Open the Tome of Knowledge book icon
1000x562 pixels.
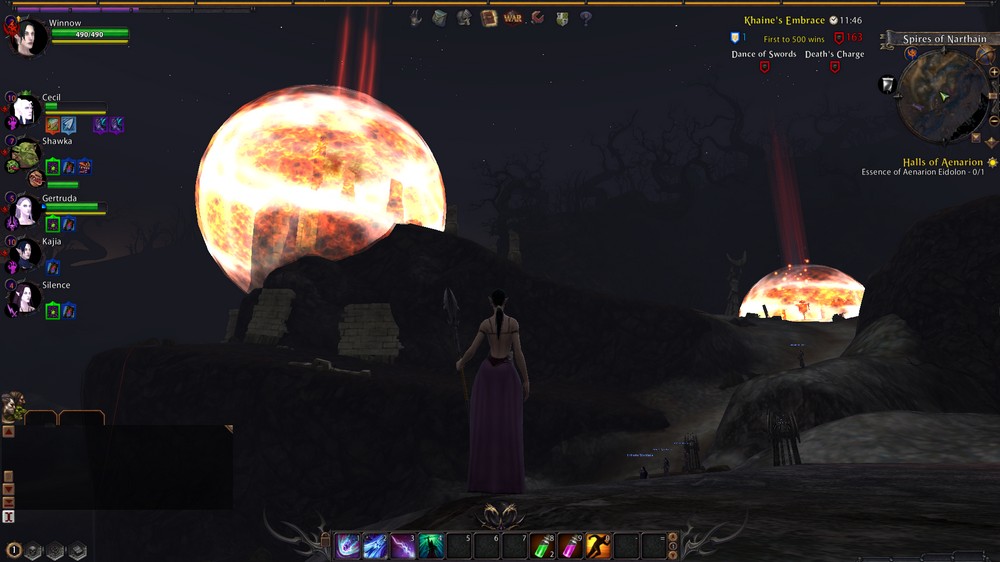(x=489, y=18)
